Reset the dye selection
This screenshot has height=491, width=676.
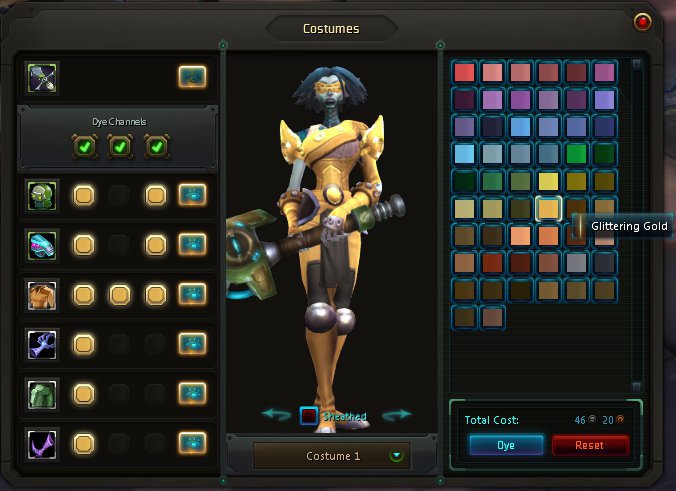click(x=590, y=445)
